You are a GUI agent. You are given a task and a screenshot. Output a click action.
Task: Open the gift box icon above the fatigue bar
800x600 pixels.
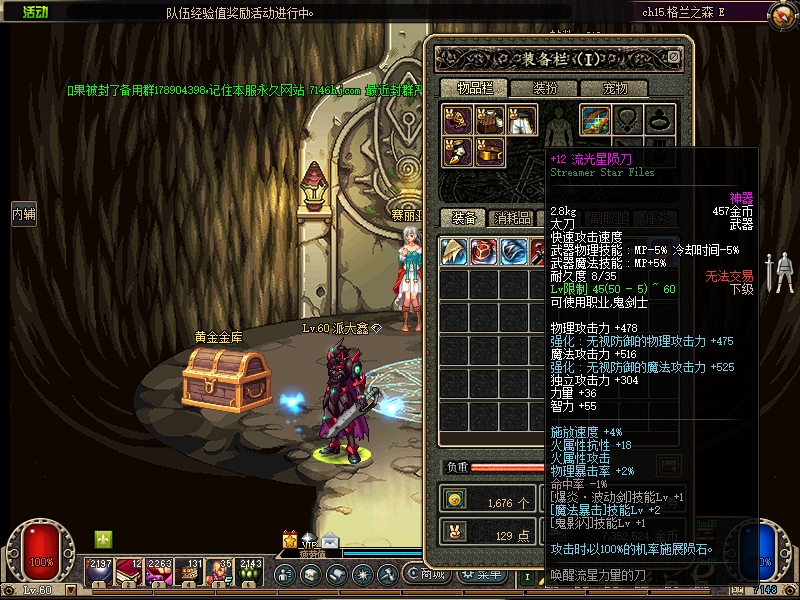coord(290,539)
